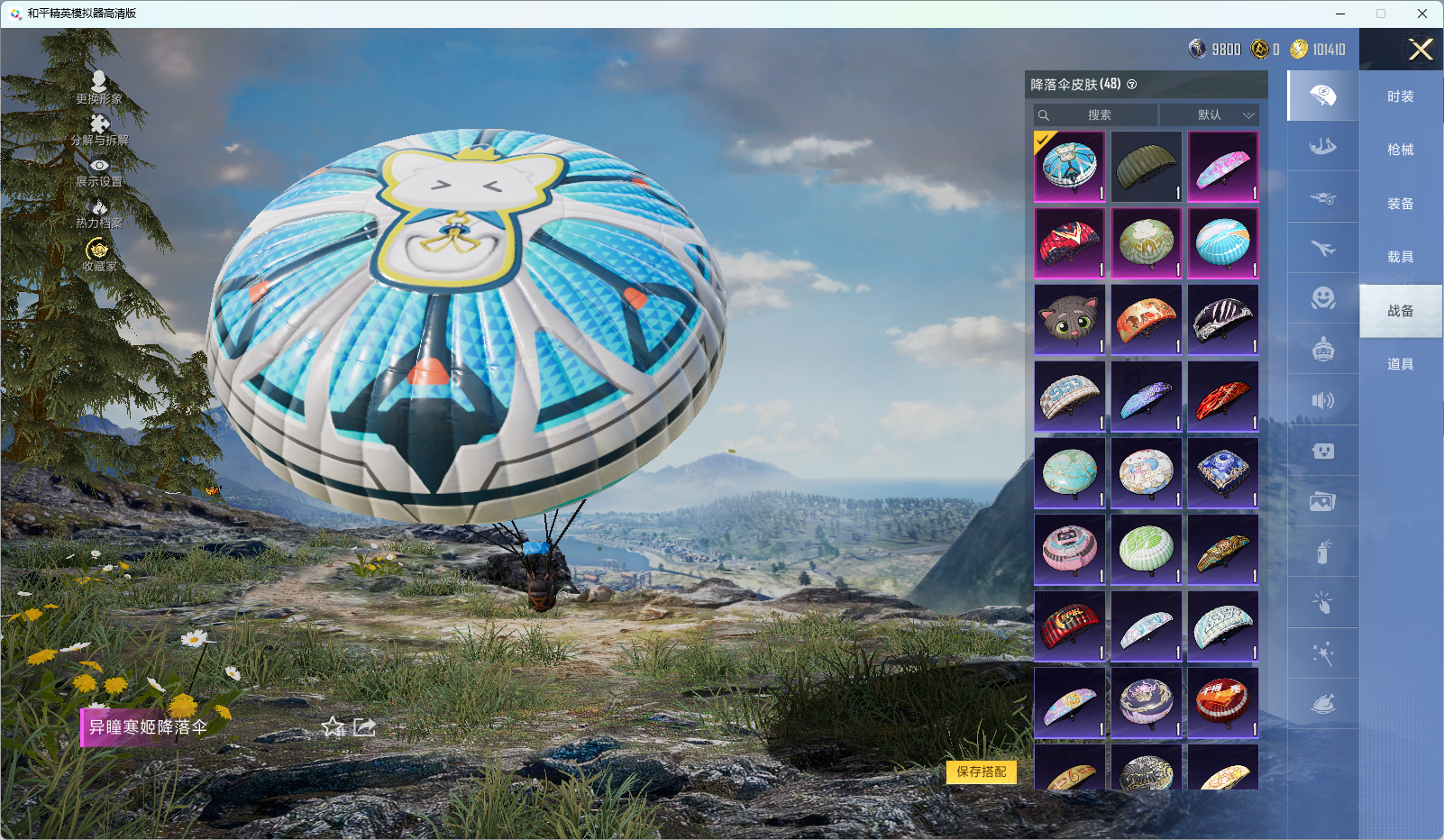Close the wardrobe with the X button
Screen dimensions: 1444x840
tap(1421, 50)
